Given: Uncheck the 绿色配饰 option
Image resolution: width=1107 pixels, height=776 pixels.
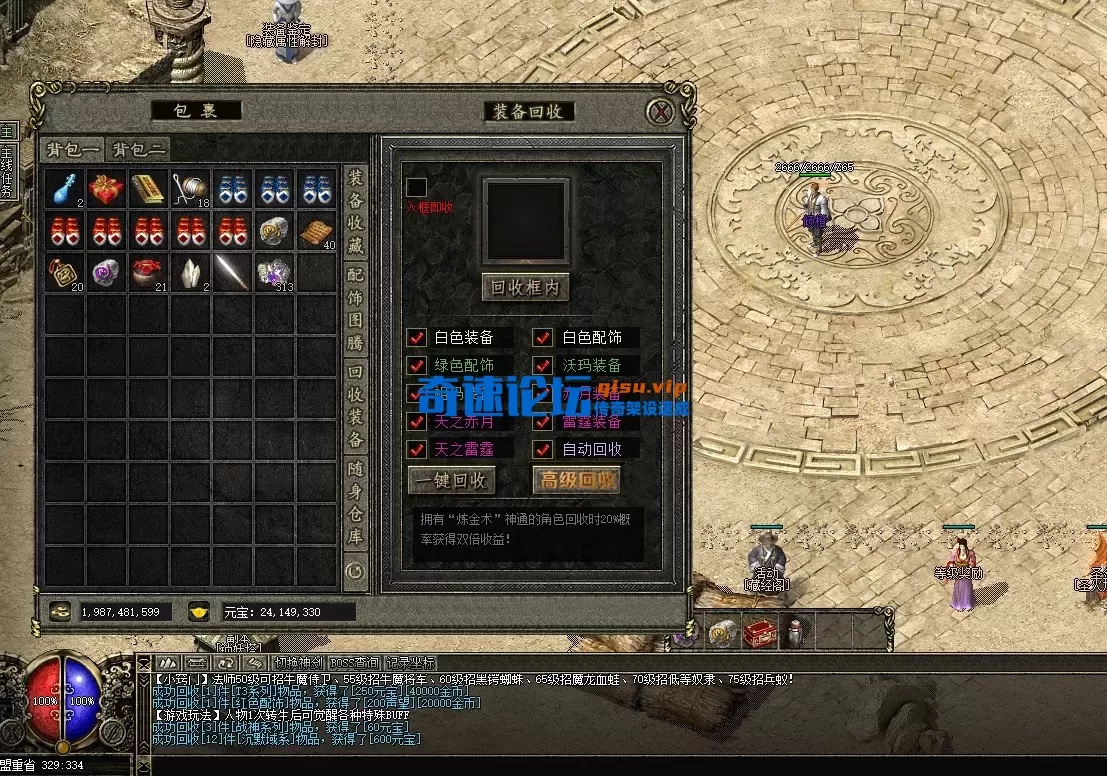Looking at the screenshot, I should 417,366.
